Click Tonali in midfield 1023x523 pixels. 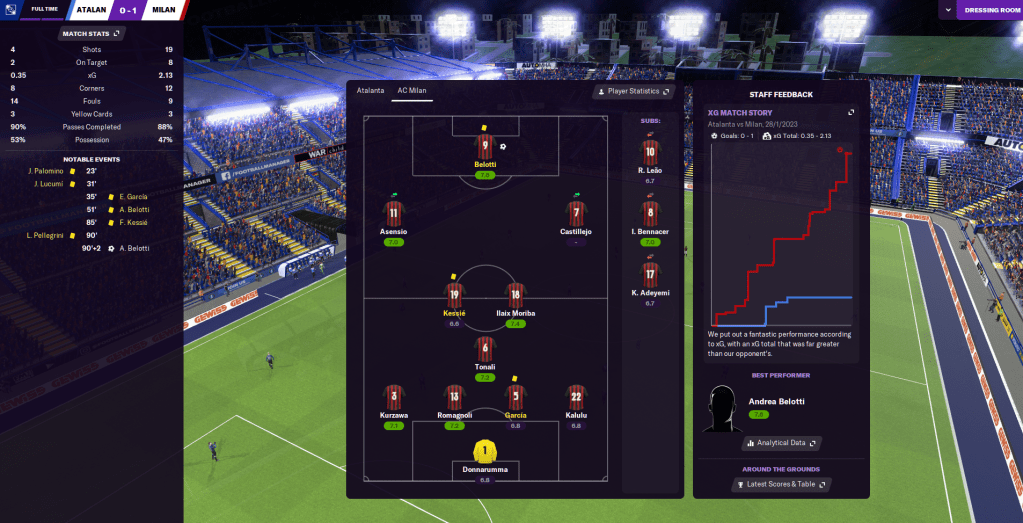(485, 351)
